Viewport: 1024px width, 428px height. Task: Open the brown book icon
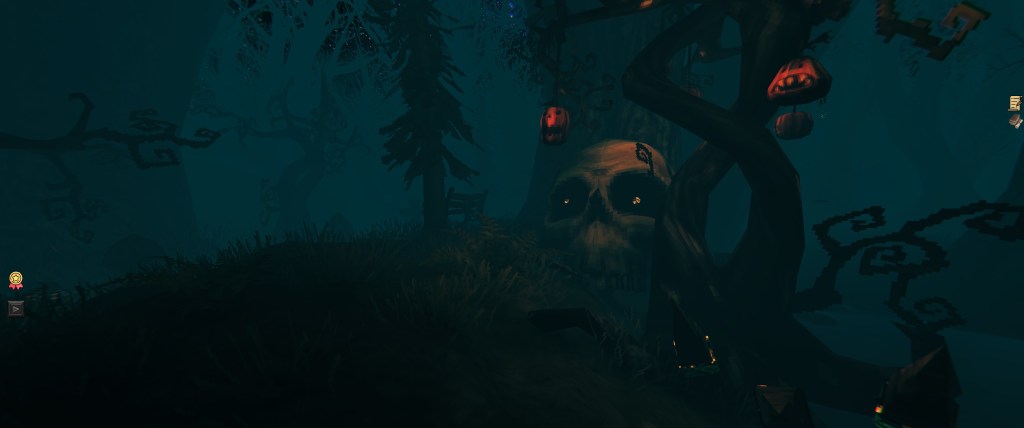coord(1015,121)
